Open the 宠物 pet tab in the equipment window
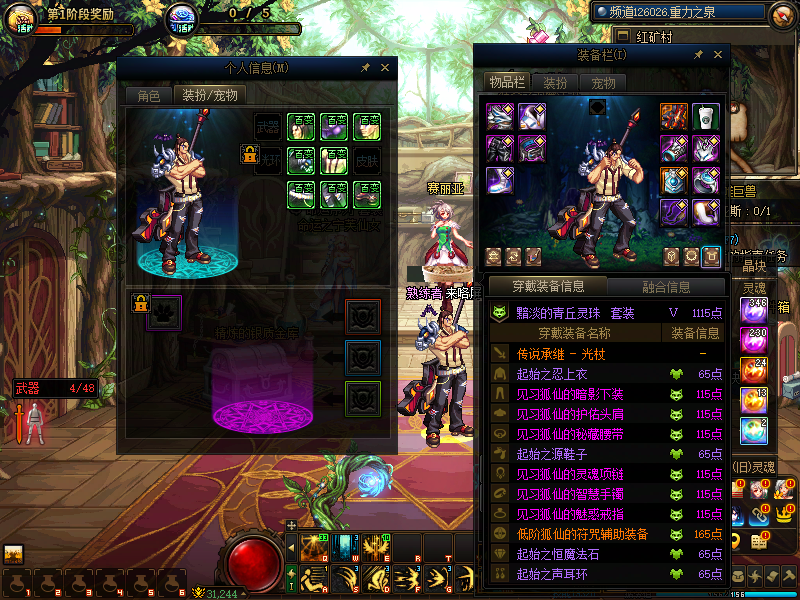Viewport: 800px width, 600px height. (x=603, y=83)
